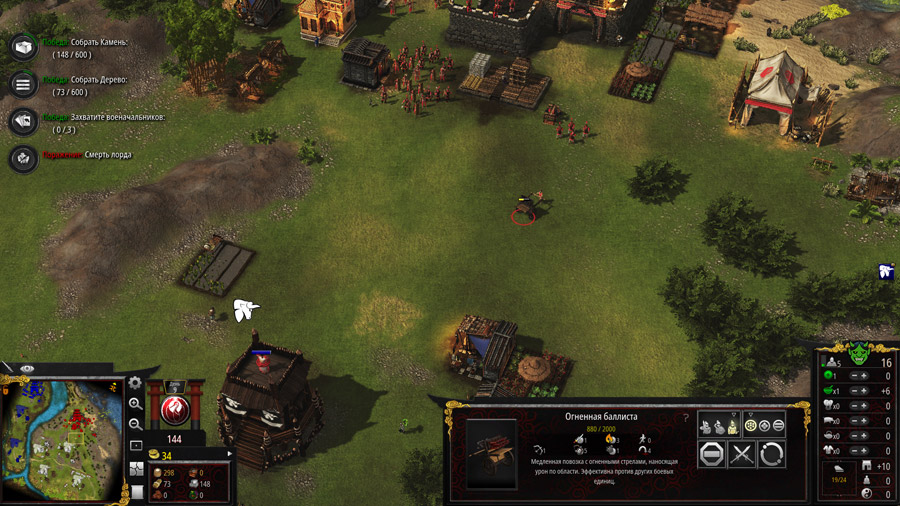The height and width of the screenshot is (506, 900).
Task: Select the highlighted yellow unit stance icon
Action: tap(733, 425)
